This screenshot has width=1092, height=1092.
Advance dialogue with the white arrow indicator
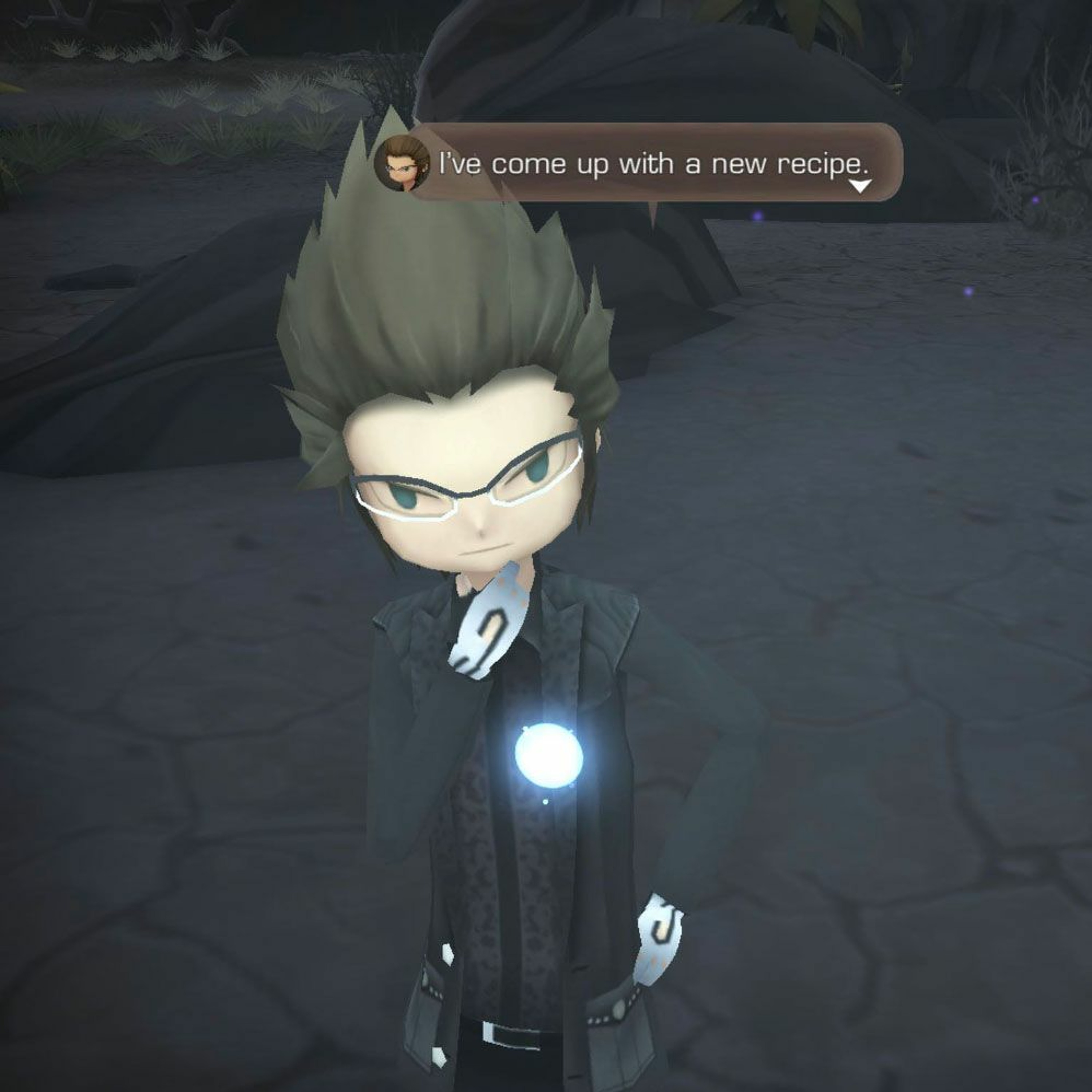click(x=860, y=186)
